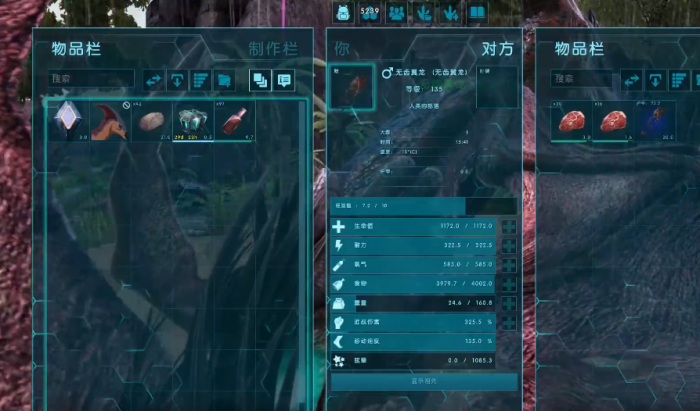The width and height of the screenshot is (700, 411).
Task: Switch to the 对方 tab
Action: pyautogui.click(x=497, y=49)
